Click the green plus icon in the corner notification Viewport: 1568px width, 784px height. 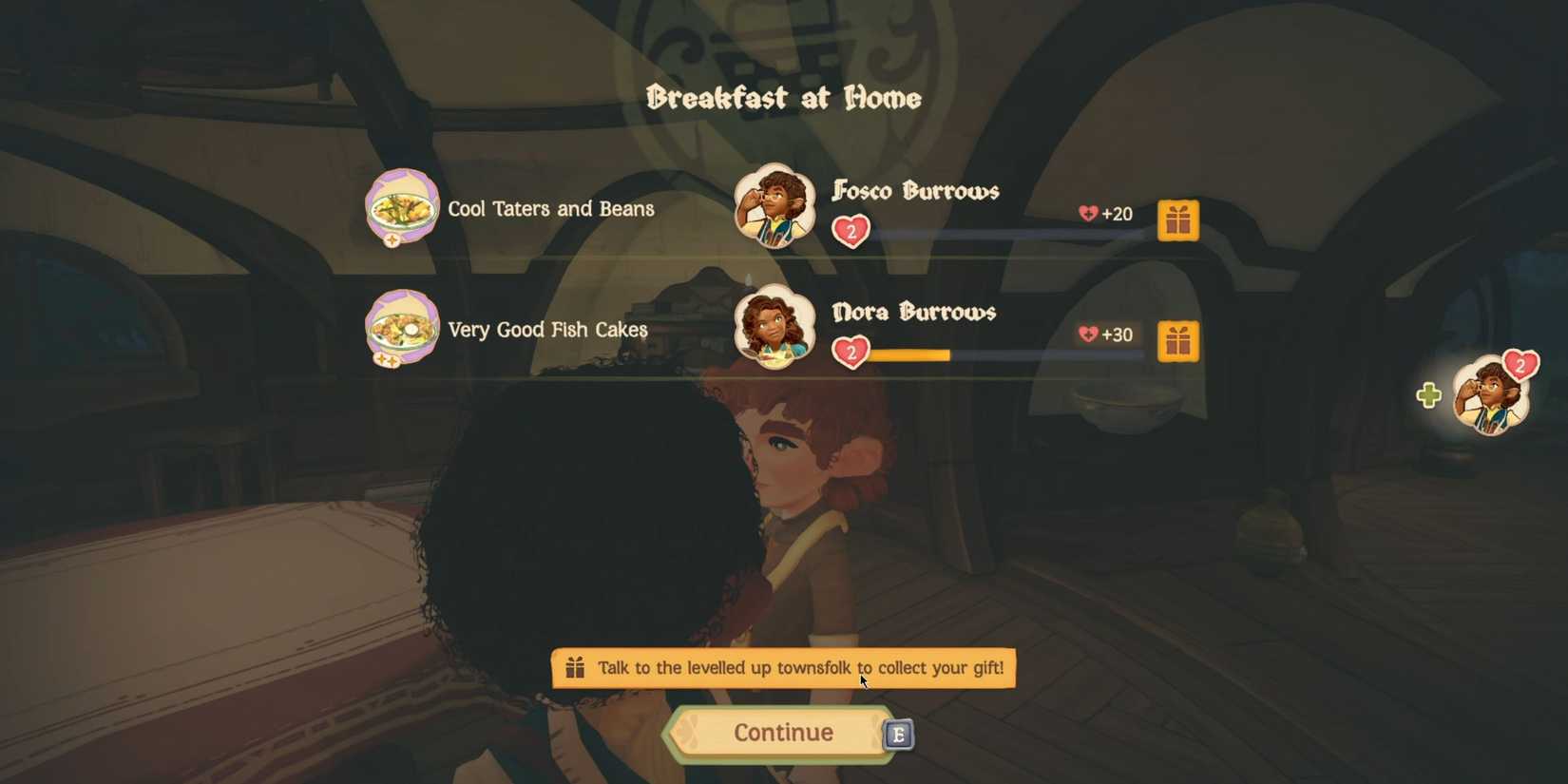[x=1430, y=397]
